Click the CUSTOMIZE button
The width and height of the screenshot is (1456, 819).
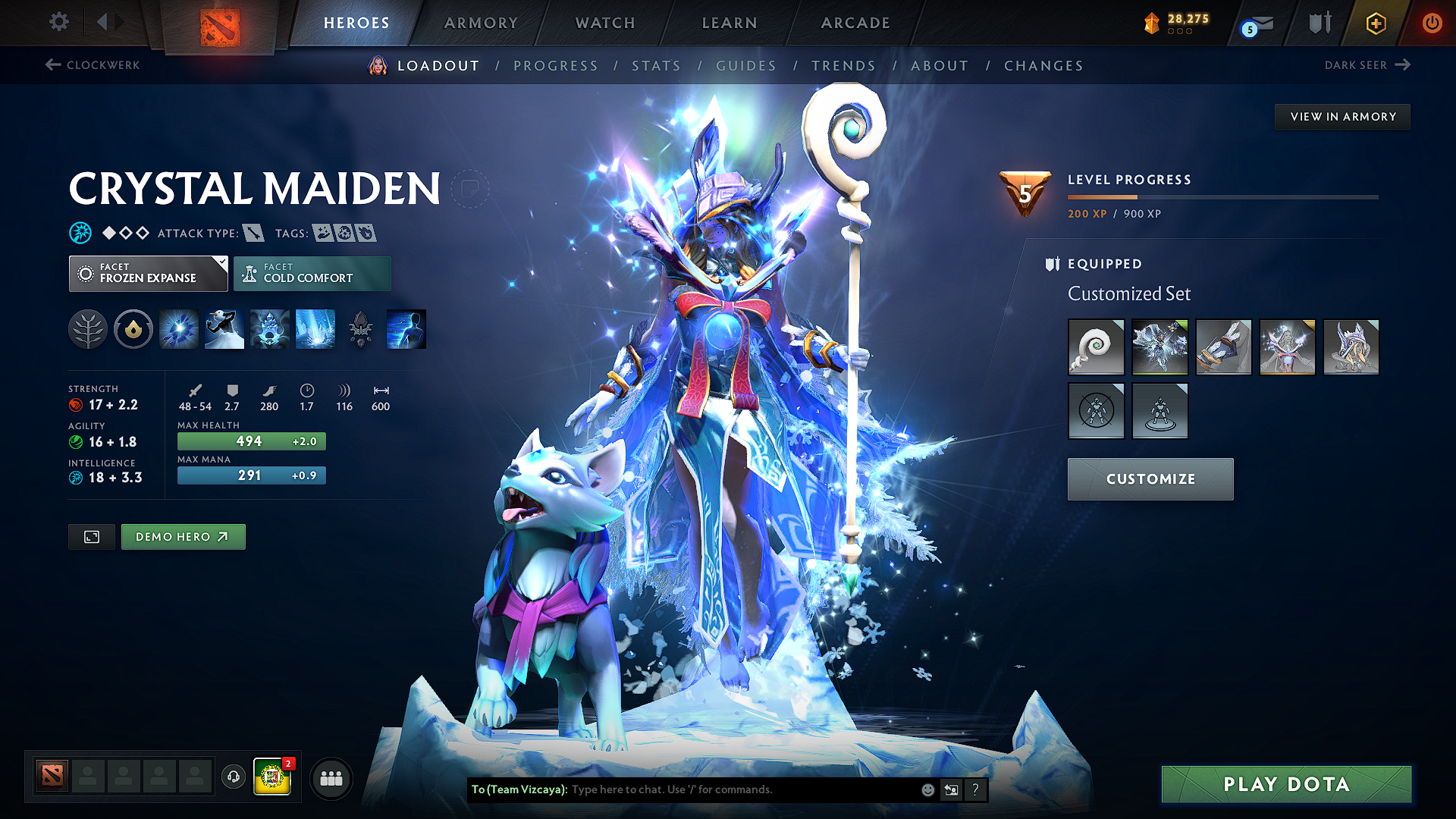(1150, 479)
